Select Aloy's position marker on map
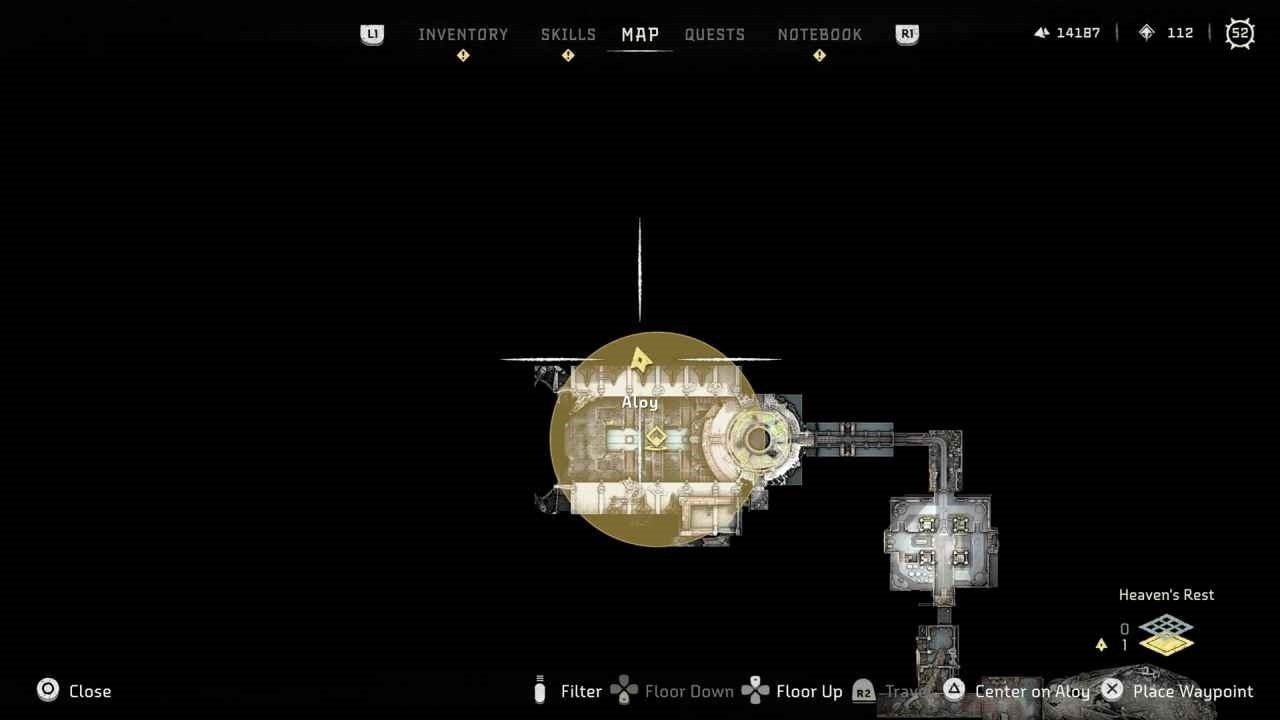The width and height of the screenshot is (1280, 720). (640, 358)
